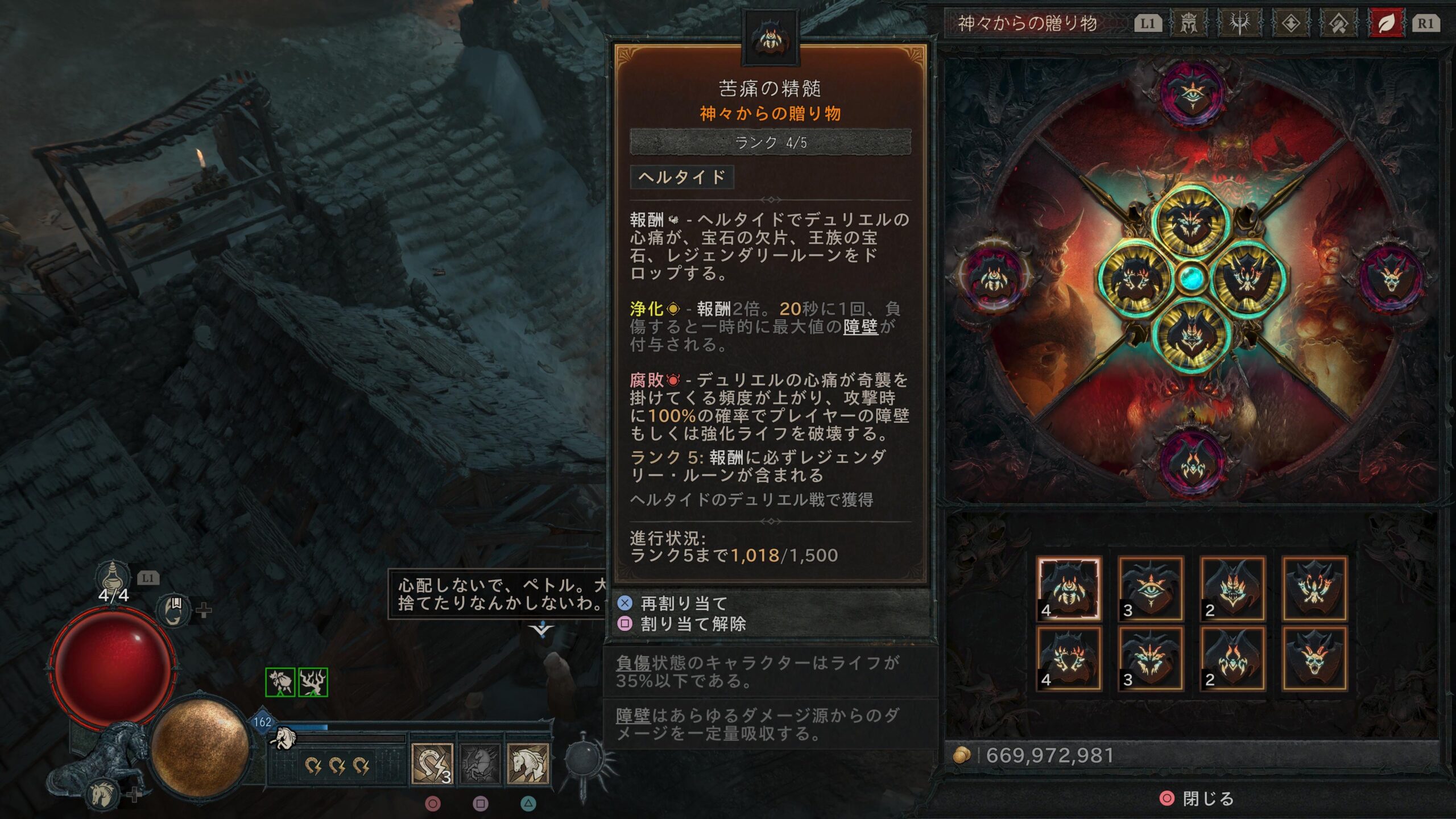Click the glowing teal gem at wheel center
This screenshot has width=1456, height=819.
(1191, 278)
